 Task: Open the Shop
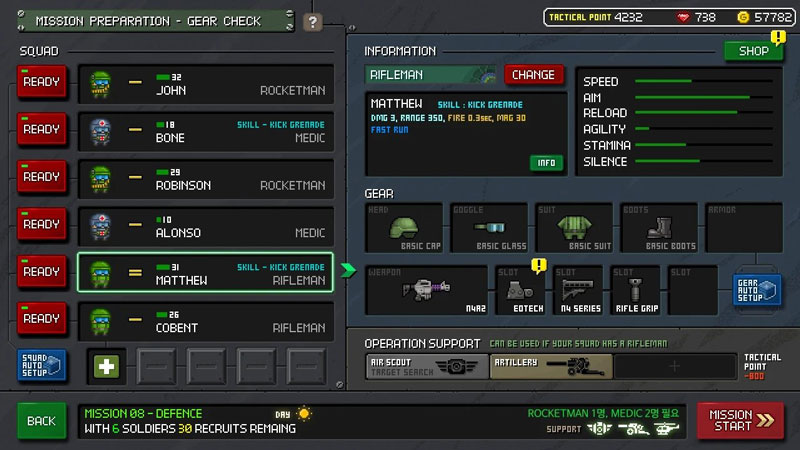point(753,51)
